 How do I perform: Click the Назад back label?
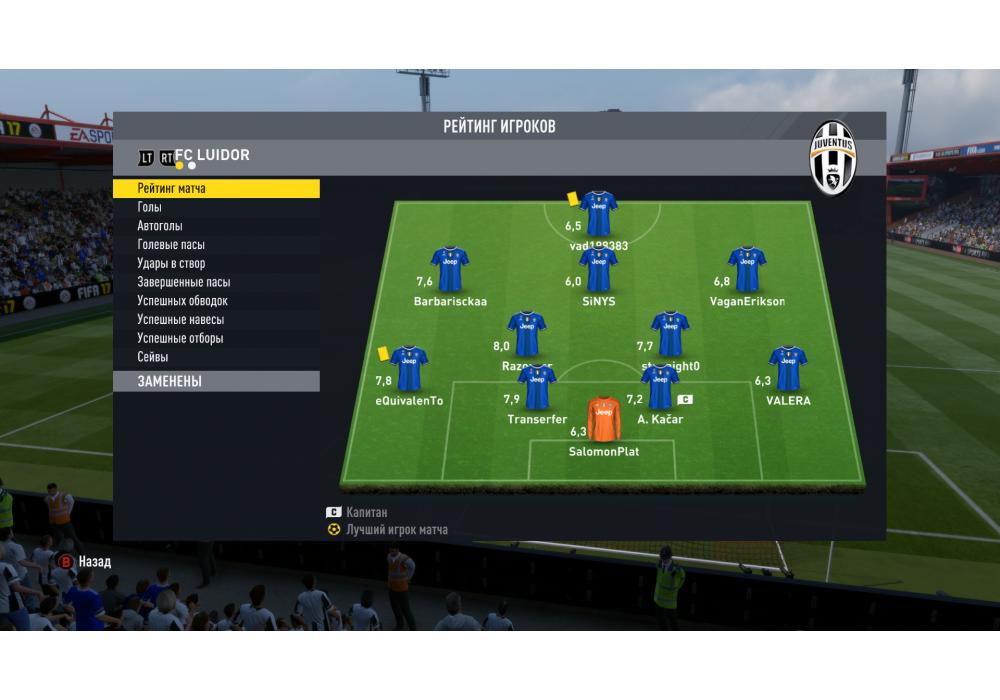click(x=95, y=562)
